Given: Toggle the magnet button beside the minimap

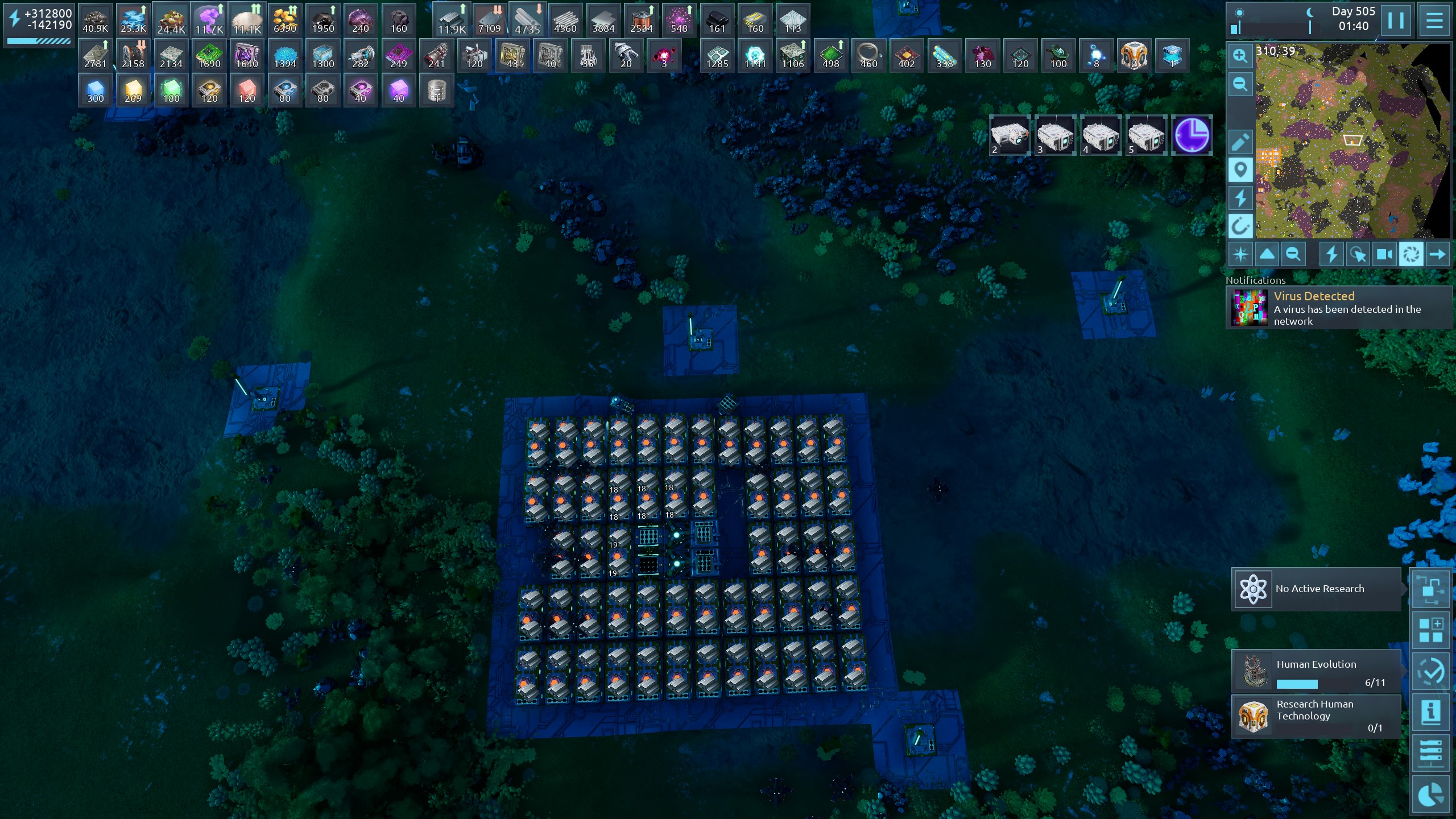Looking at the screenshot, I should point(1240,226).
